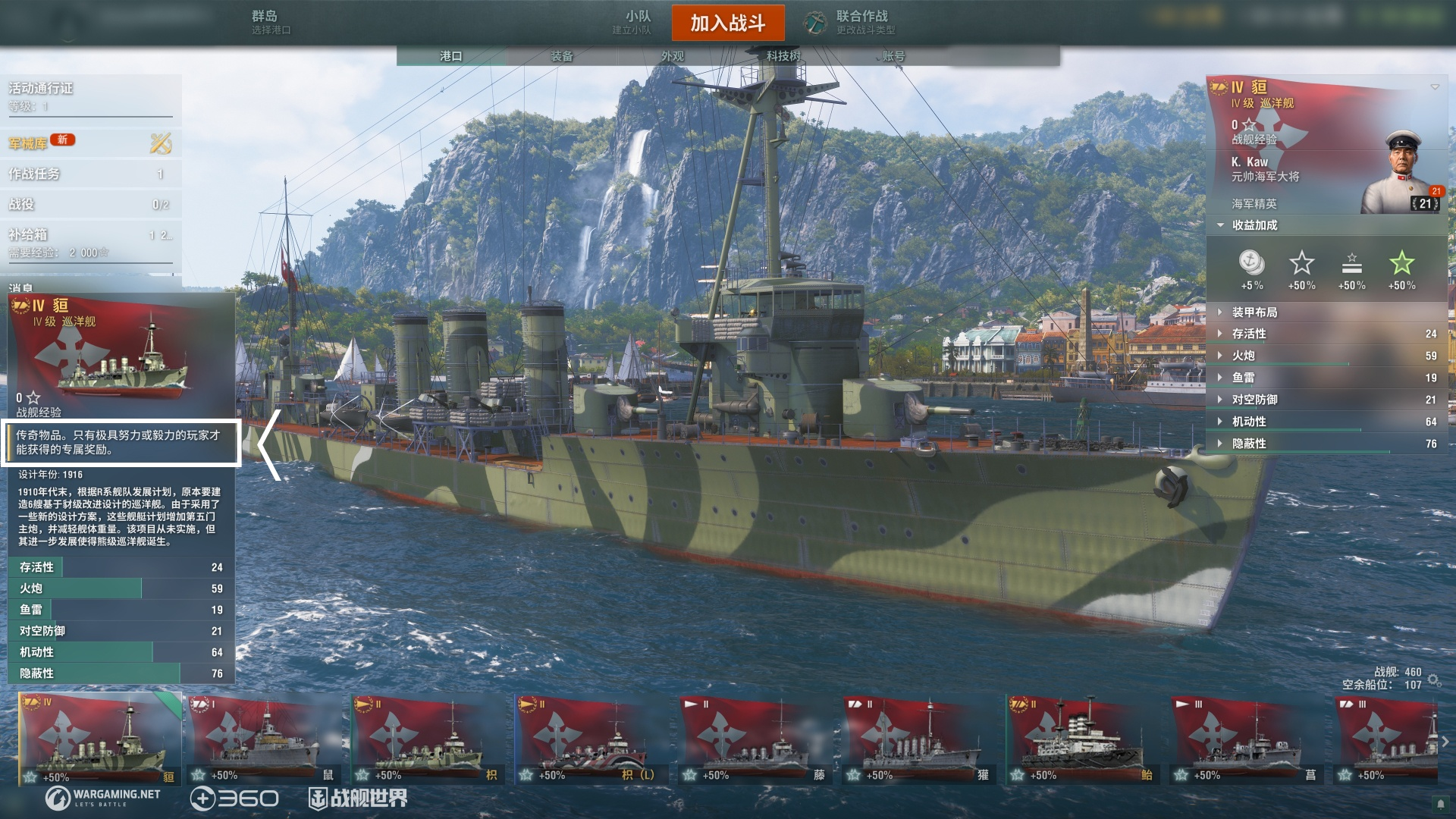
Task: Click the 加入战斗 battle button
Action: point(727,23)
